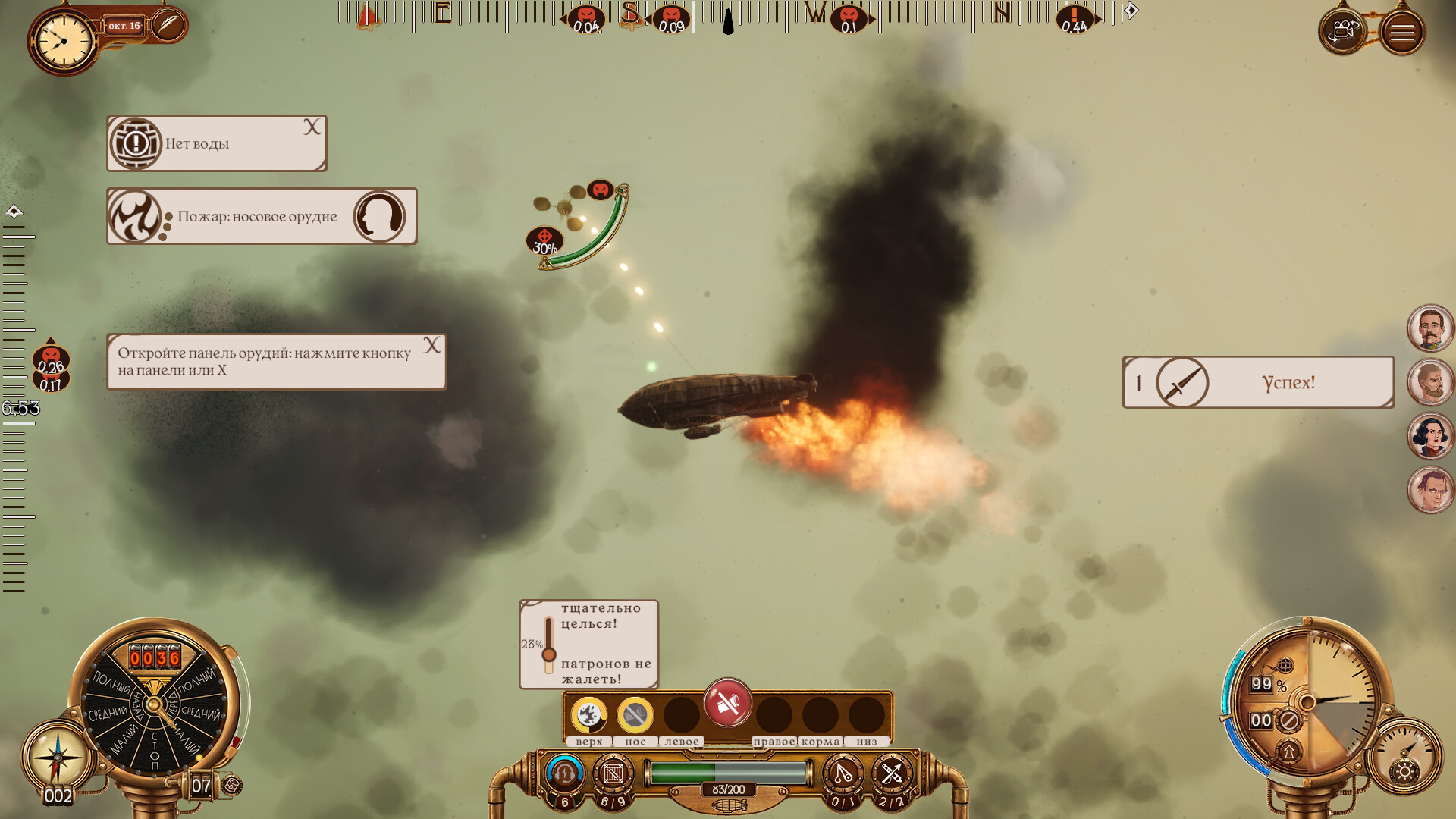The width and height of the screenshot is (1456, 819).
Task: Click the upward arrow ascend button
Action: (1288, 752)
